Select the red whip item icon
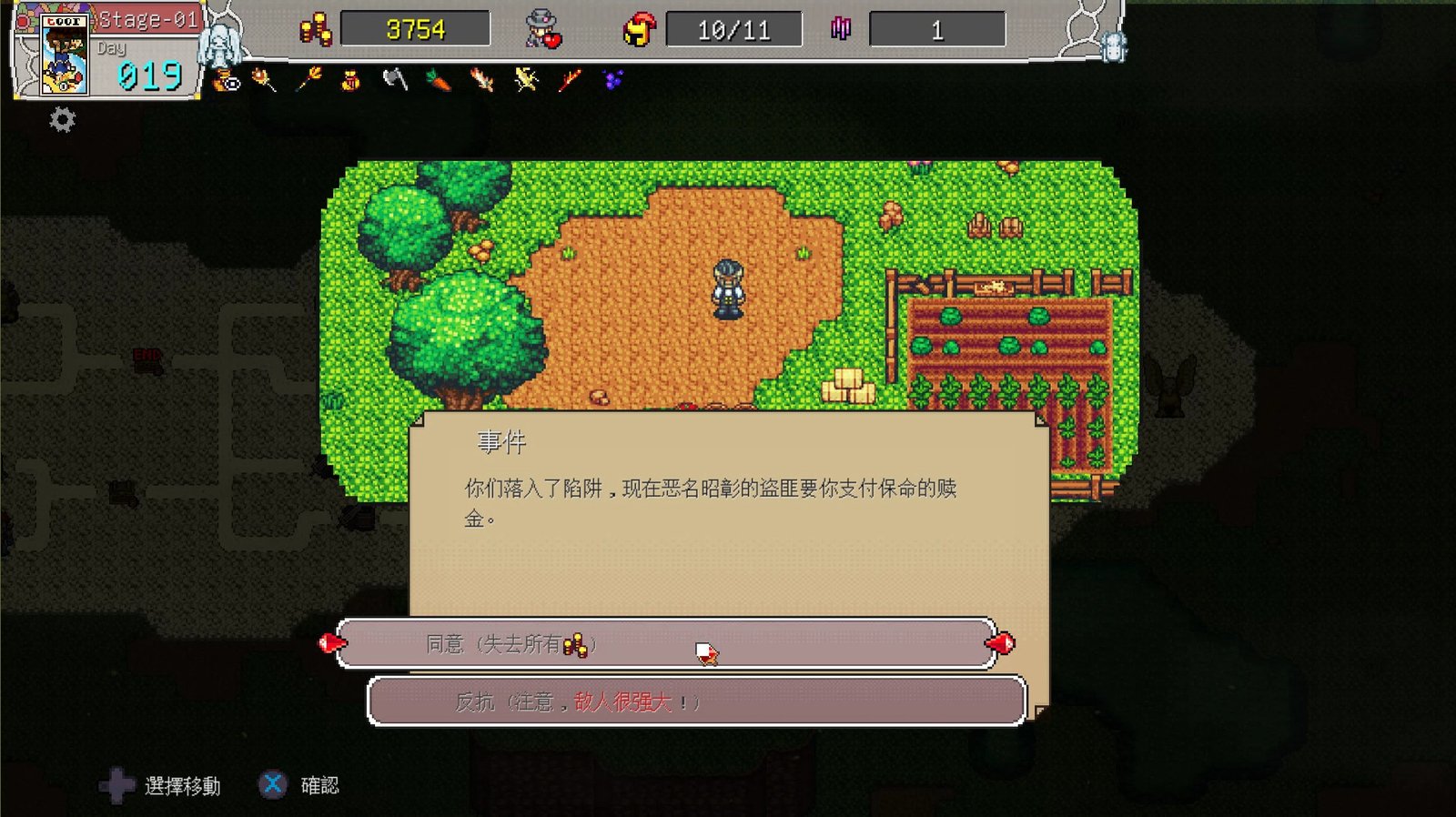 coord(571,79)
